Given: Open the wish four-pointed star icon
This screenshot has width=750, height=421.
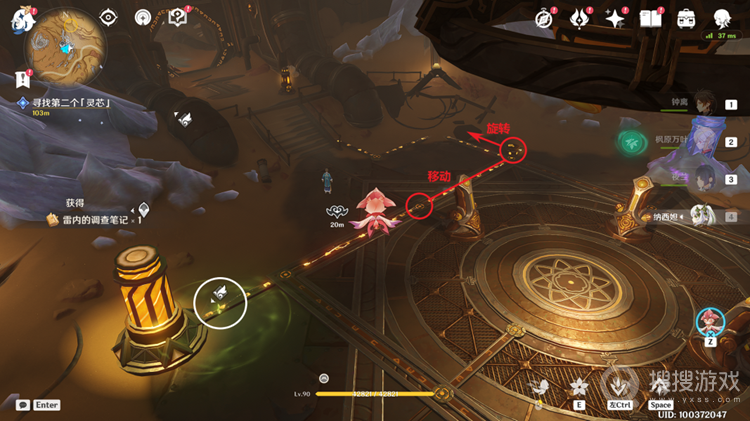Looking at the screenshot, I should [x=615, y=18].
